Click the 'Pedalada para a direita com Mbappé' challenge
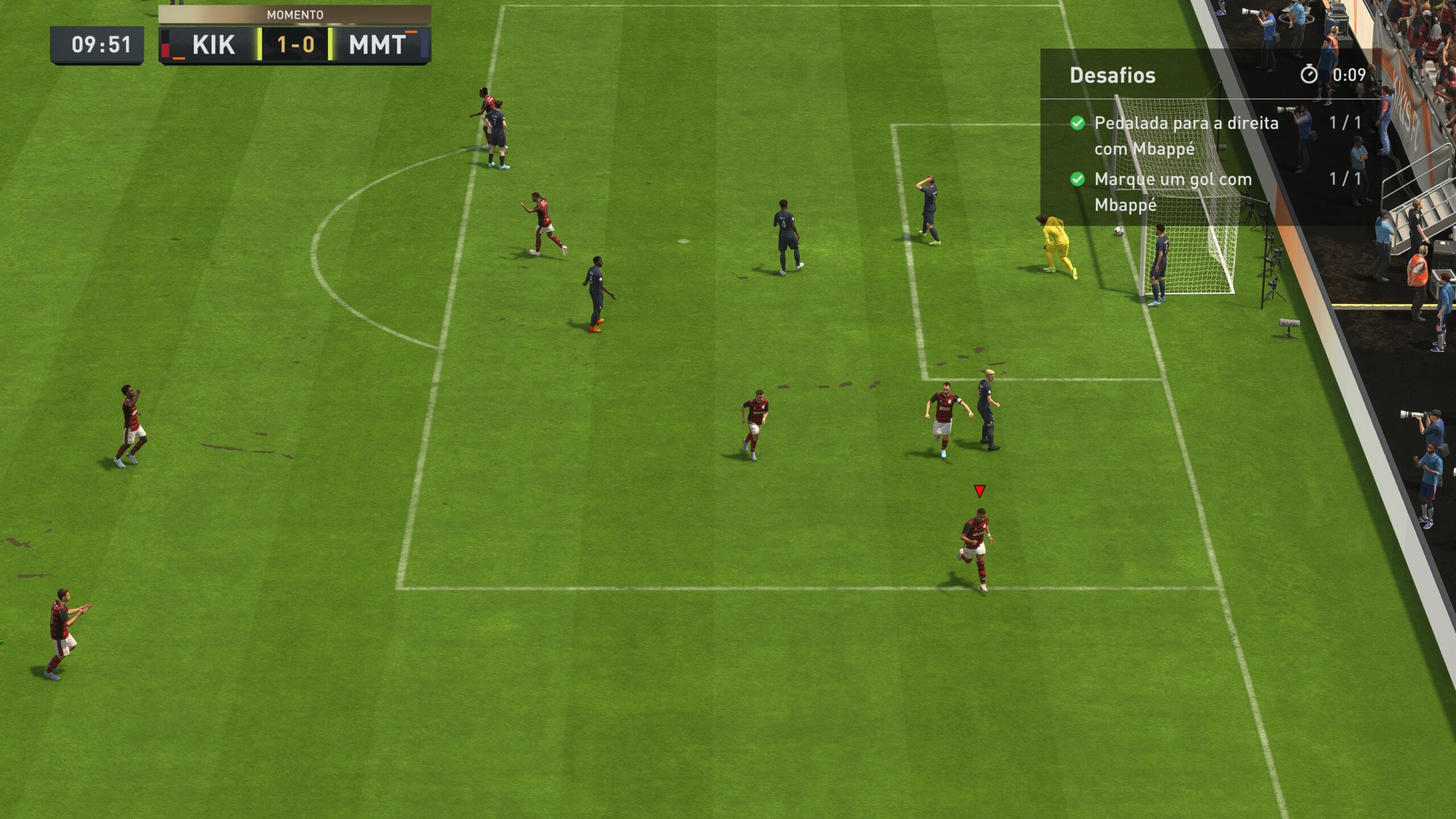This screenshot has width=1456, height=819. pos(1185,135)
